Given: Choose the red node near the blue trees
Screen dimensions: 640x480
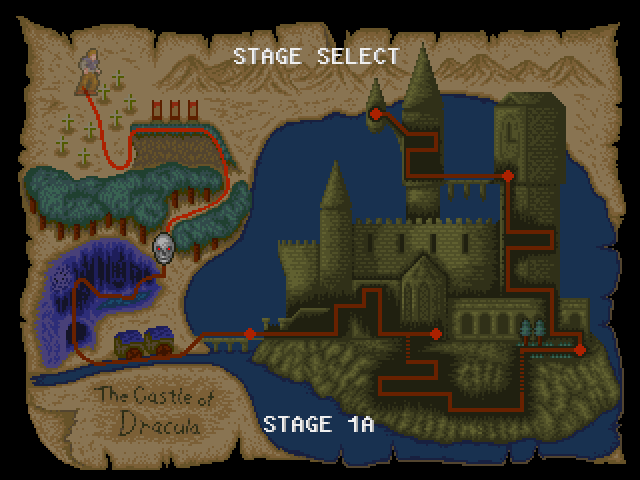Looking at the screenshot, I should coord(579,349).
